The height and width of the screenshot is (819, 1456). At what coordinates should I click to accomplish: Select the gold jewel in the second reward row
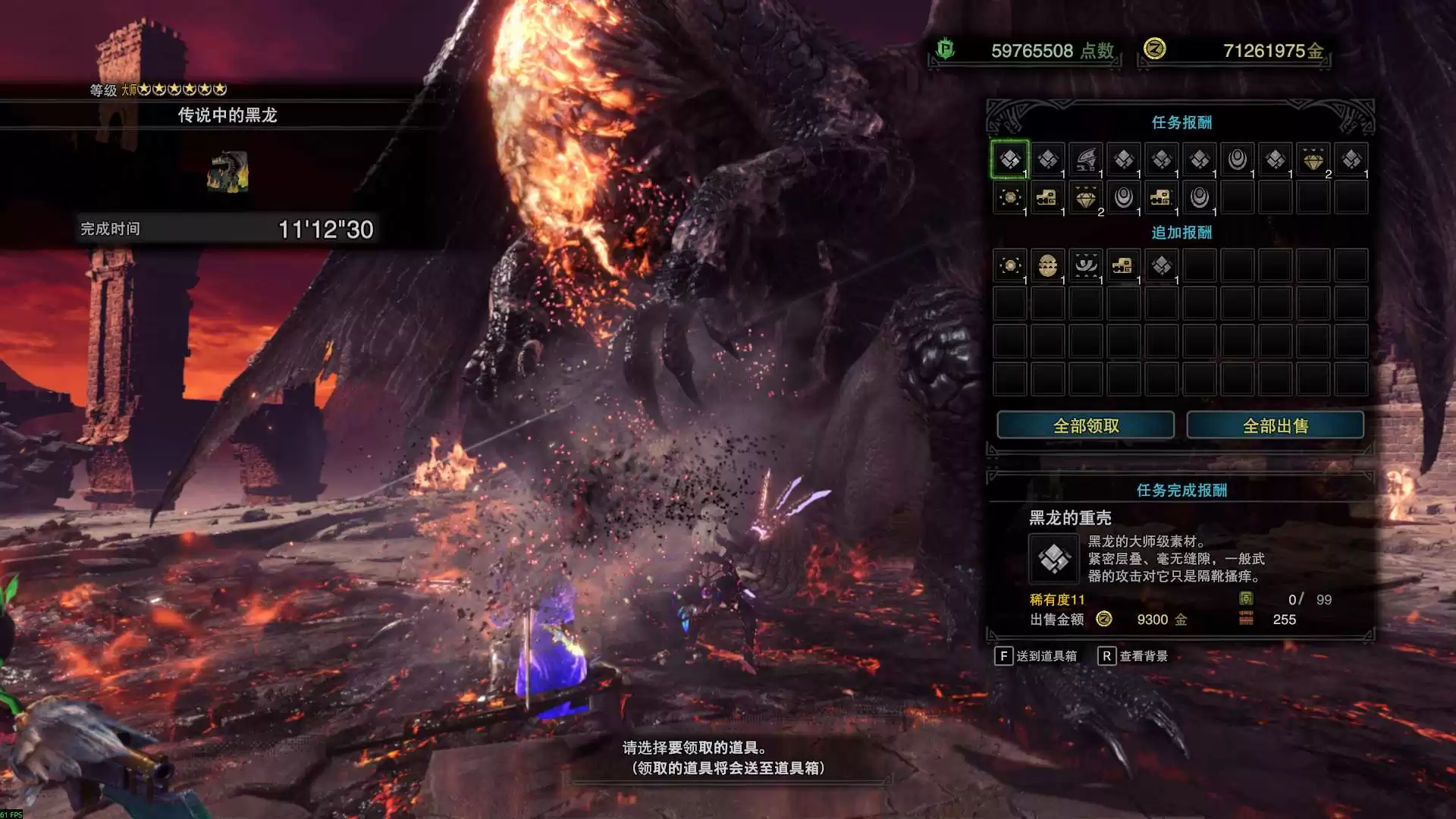click(x=1085, y=197)
